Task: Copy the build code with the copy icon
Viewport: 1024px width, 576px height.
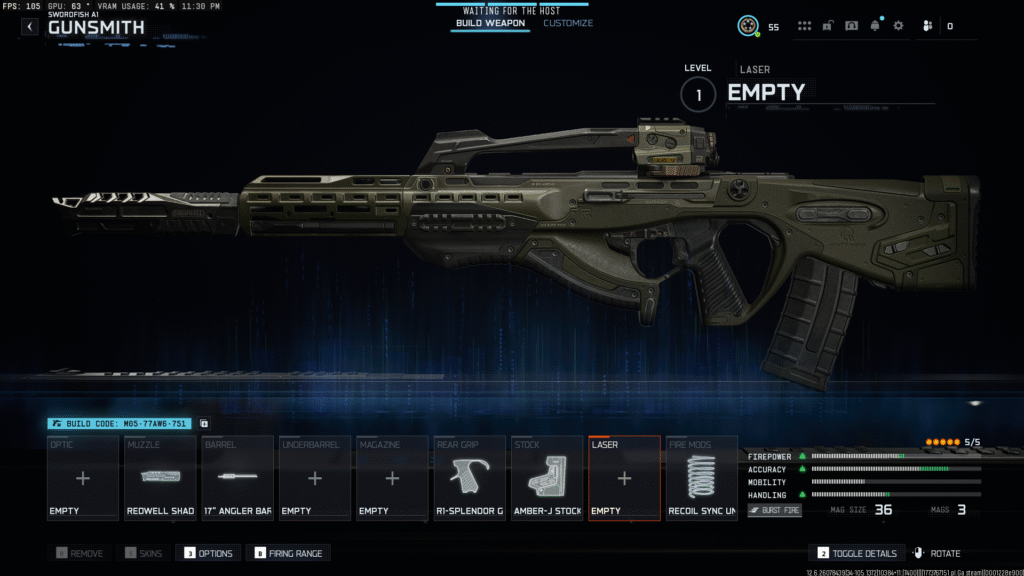Action: (204, 424)
